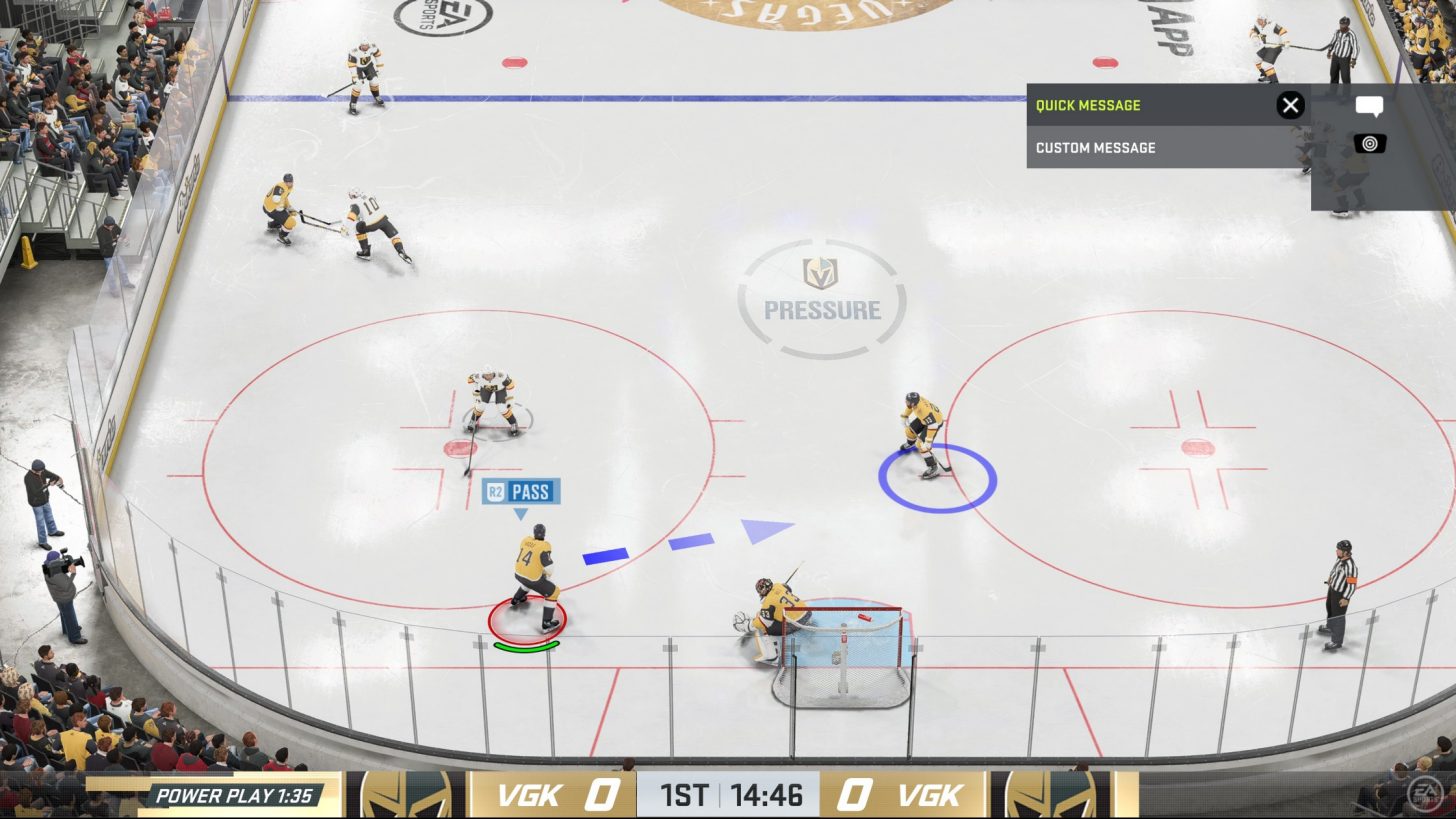This screenshot has width=1456, height=819.
Task: Select the CUSTOM MESSAGE option
Action: pyautogui.click(x=1096, y=147)
